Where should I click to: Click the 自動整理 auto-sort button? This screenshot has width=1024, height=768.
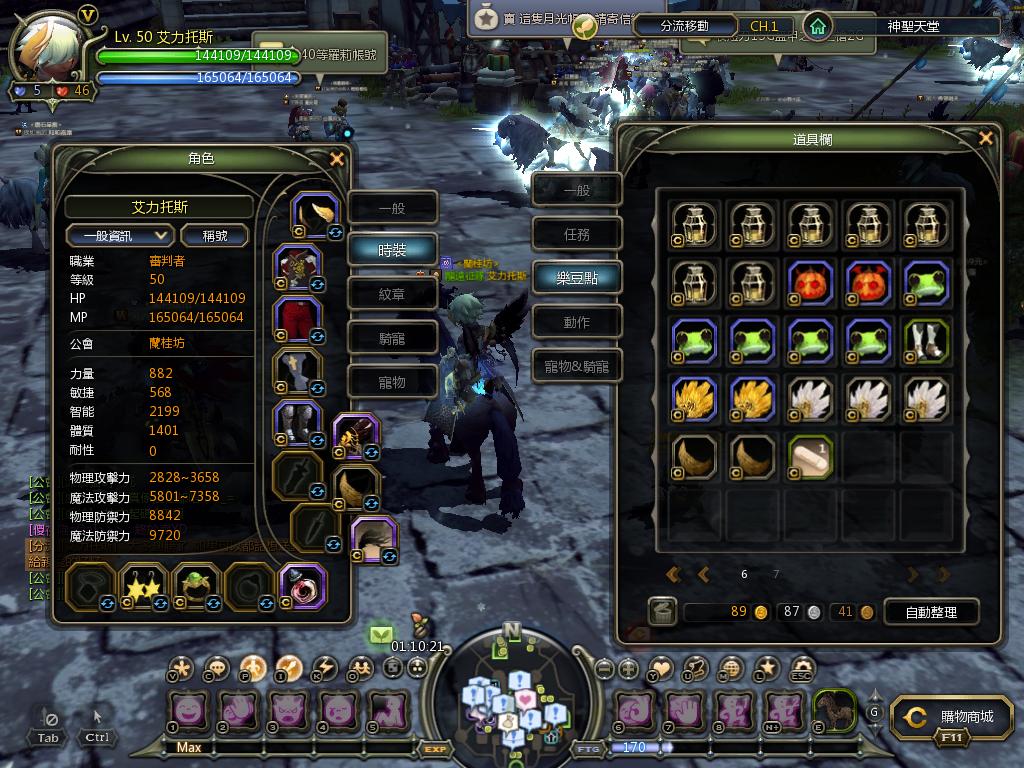pyautogui.click(x=930, y=612)
